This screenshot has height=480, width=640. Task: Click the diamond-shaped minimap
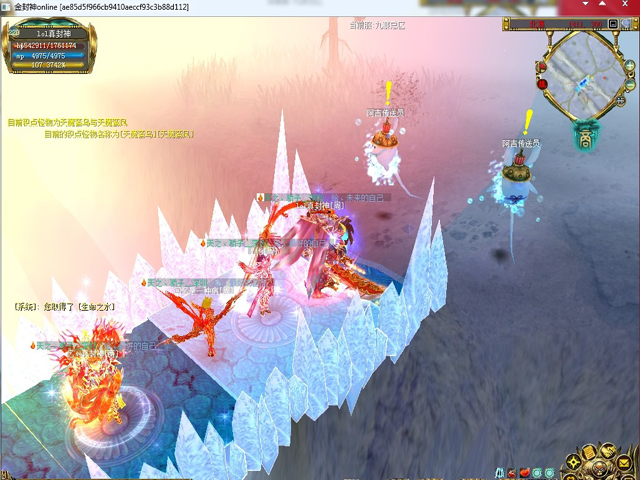coord(587,75)
